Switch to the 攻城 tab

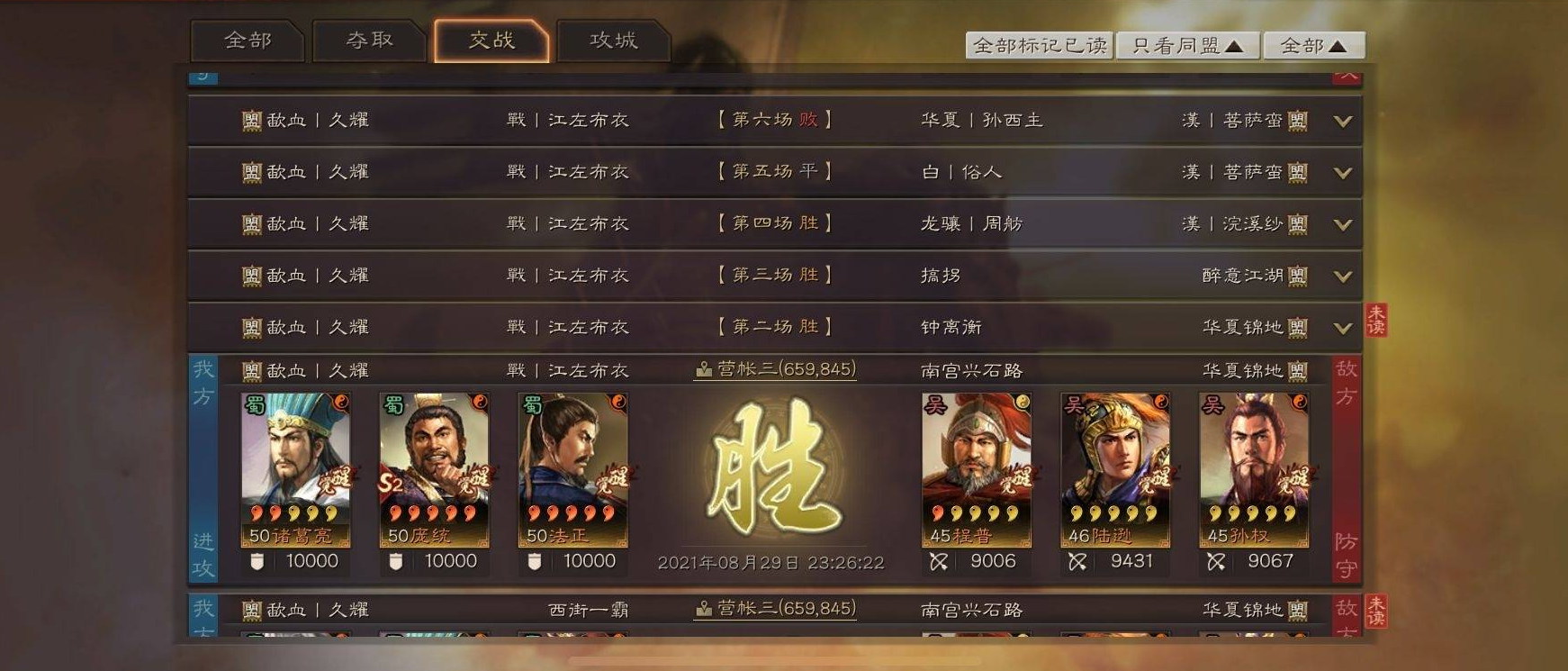point(615,40)
